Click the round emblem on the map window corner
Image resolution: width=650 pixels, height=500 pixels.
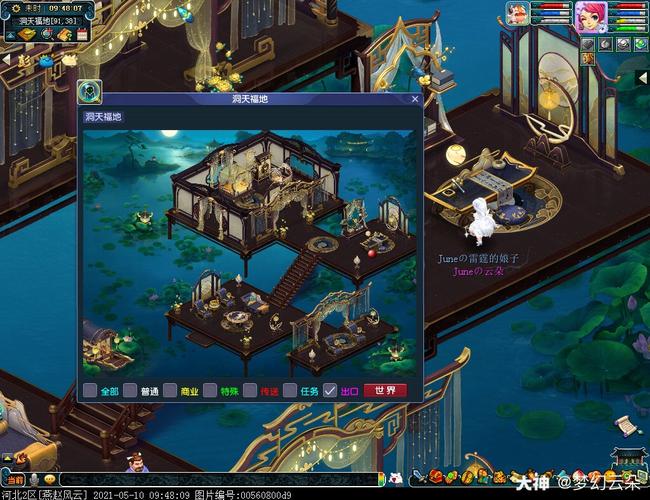tap(89, 92)
